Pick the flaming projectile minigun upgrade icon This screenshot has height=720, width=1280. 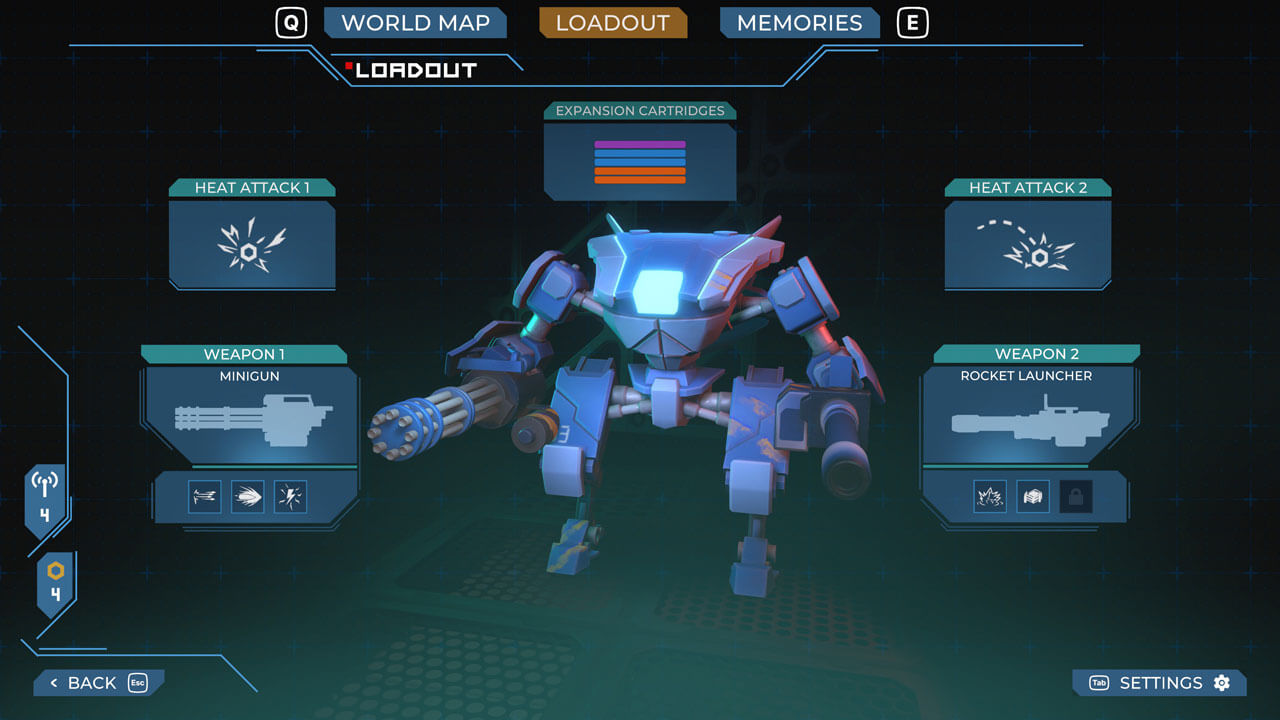248,497
